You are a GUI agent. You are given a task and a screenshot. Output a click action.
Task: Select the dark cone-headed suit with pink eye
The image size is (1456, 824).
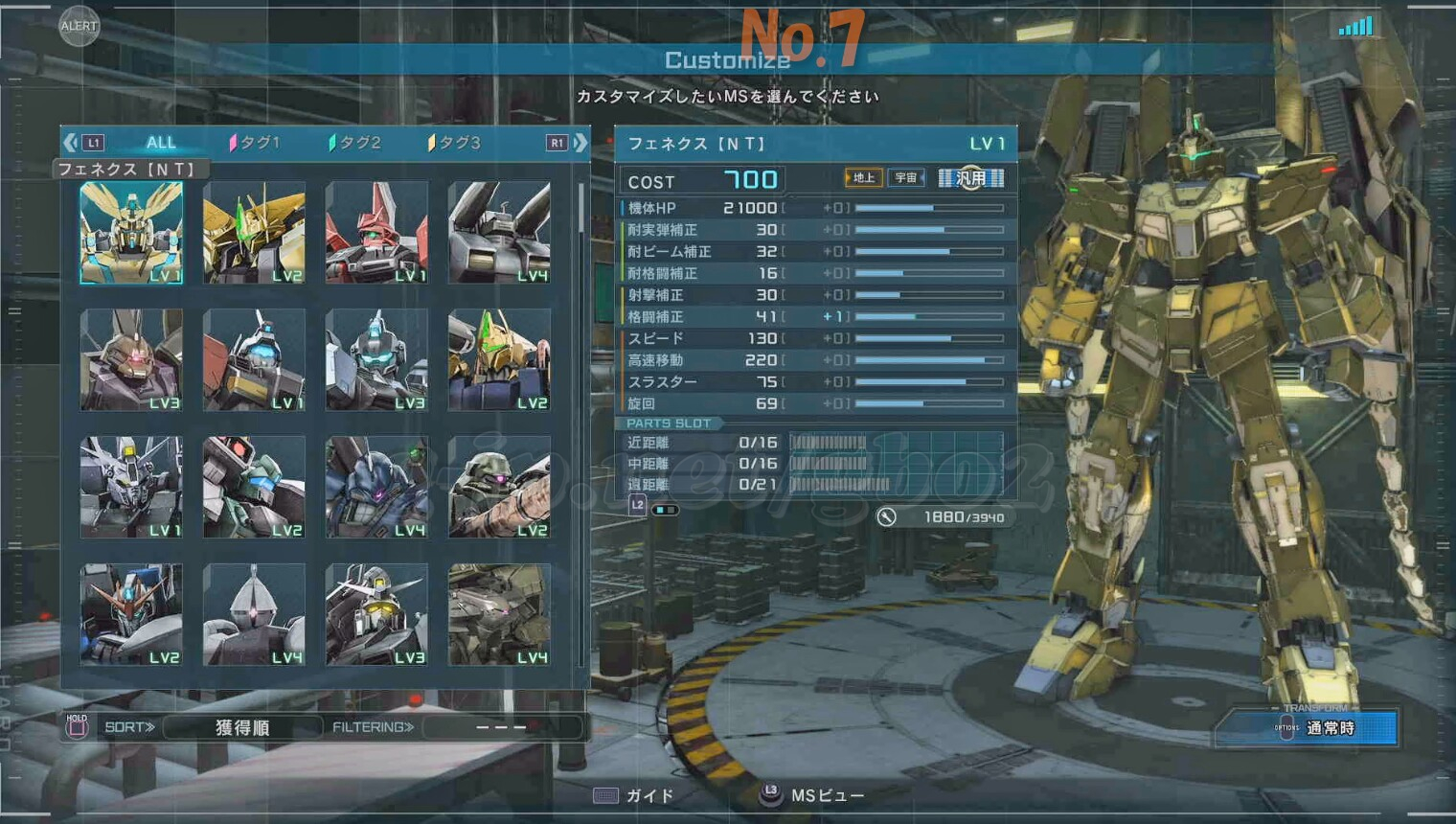point(254,614)
